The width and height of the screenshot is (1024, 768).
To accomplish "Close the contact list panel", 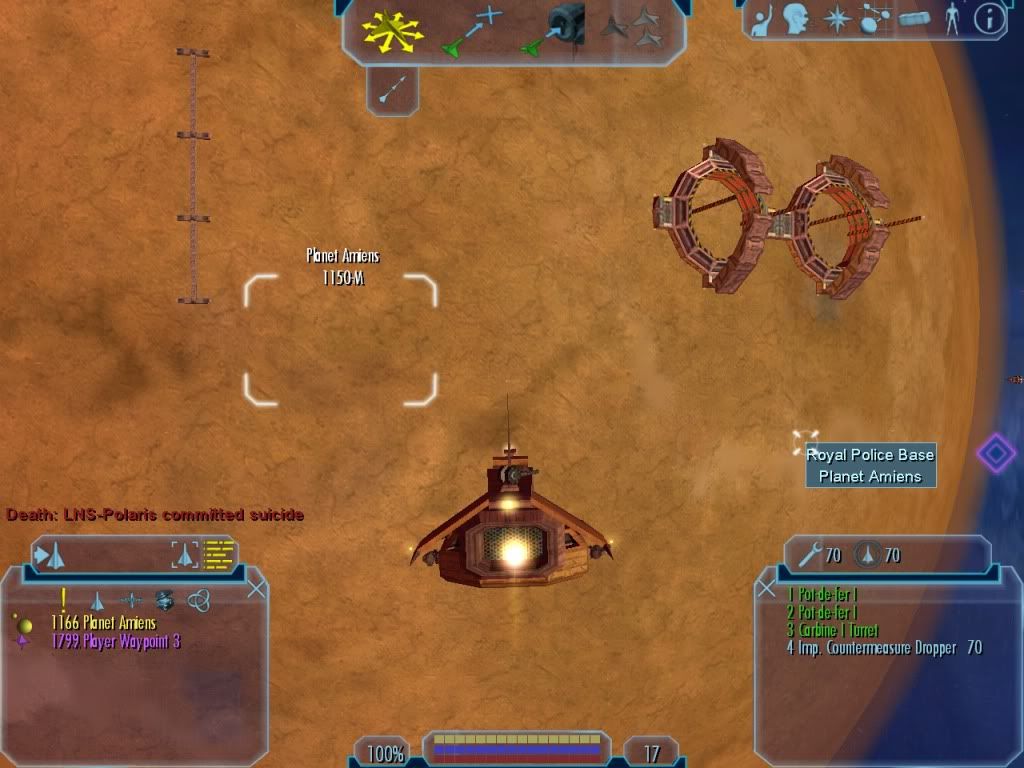I will (256, 589).
